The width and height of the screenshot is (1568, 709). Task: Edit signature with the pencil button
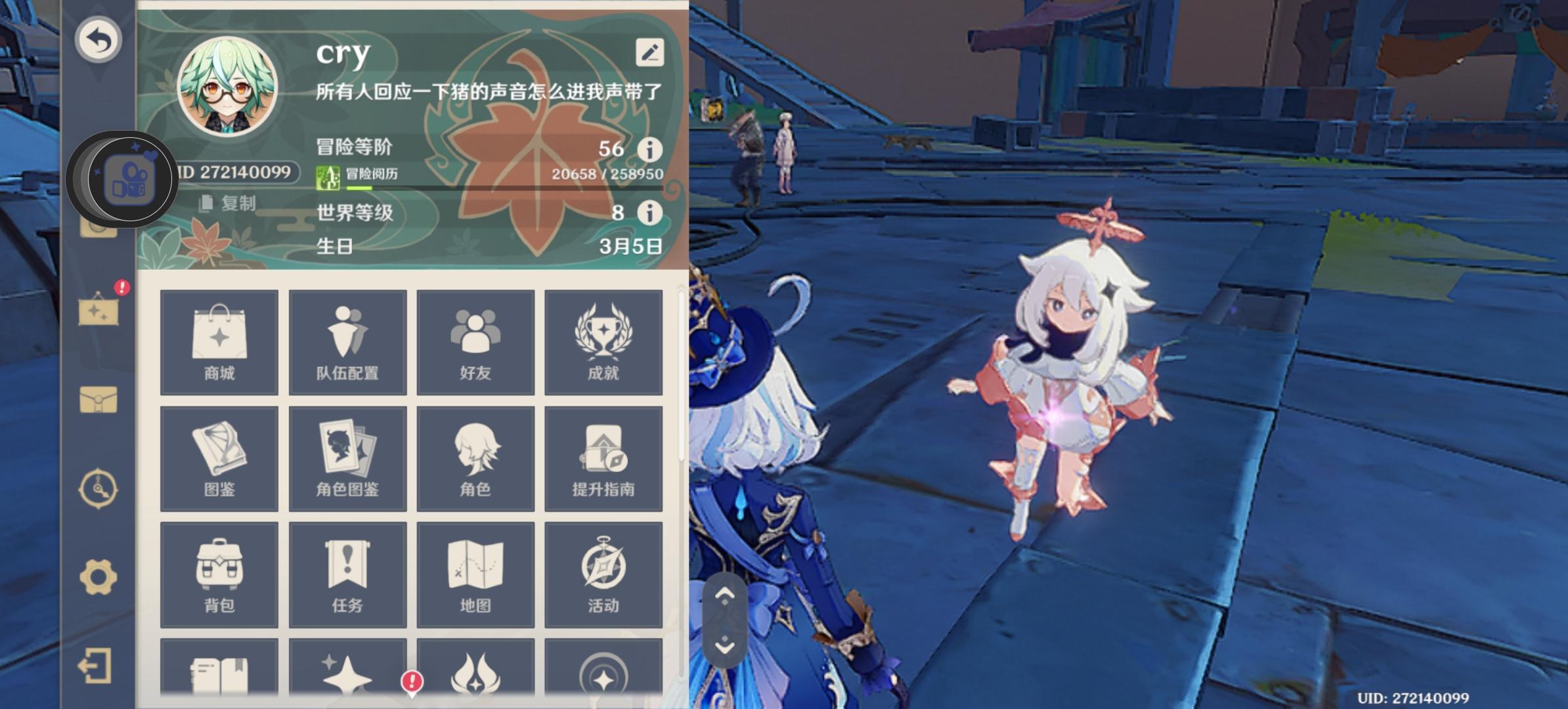coord(649,51)
